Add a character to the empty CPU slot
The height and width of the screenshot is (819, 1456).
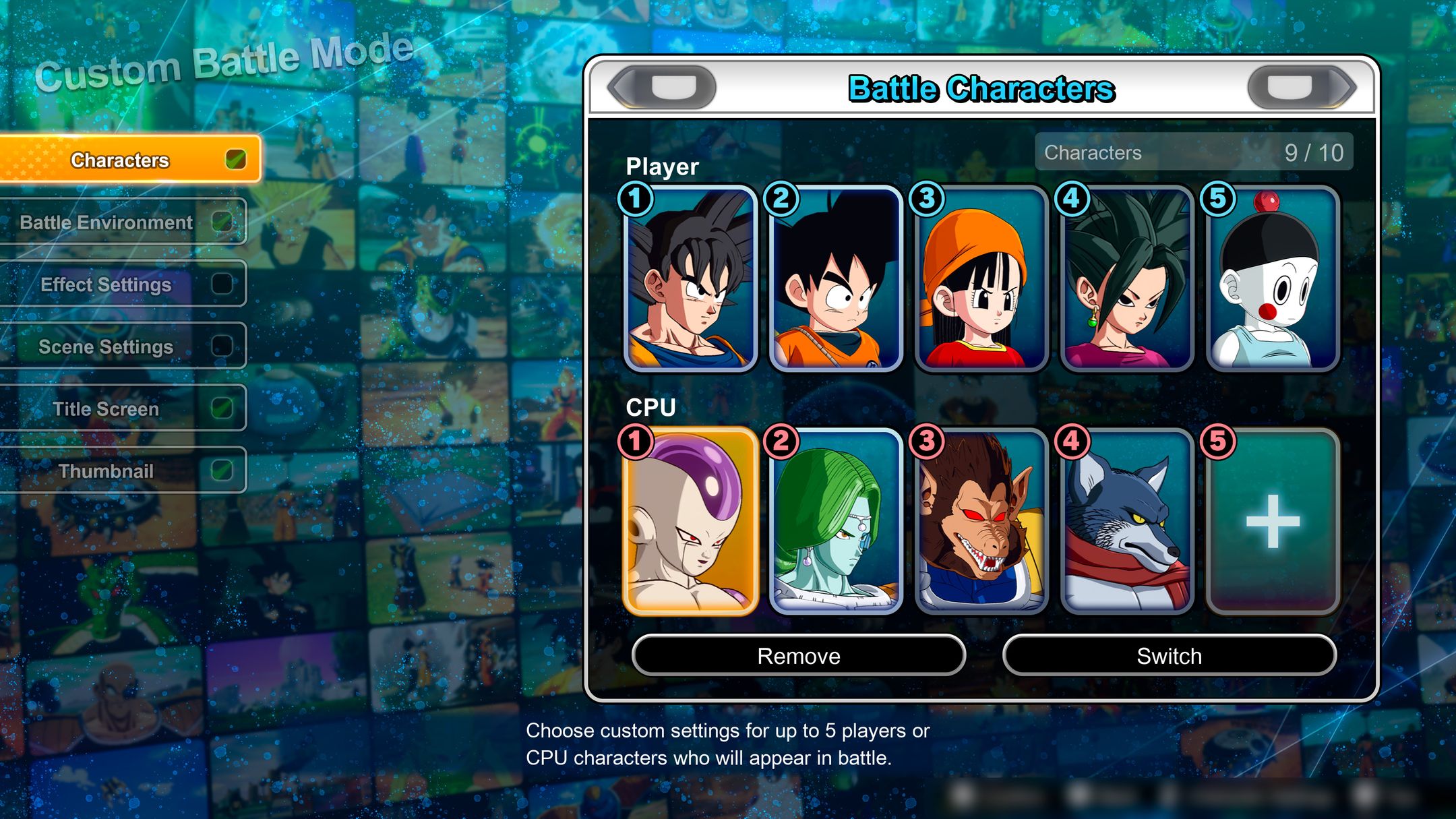click(x=1272, y=522)
